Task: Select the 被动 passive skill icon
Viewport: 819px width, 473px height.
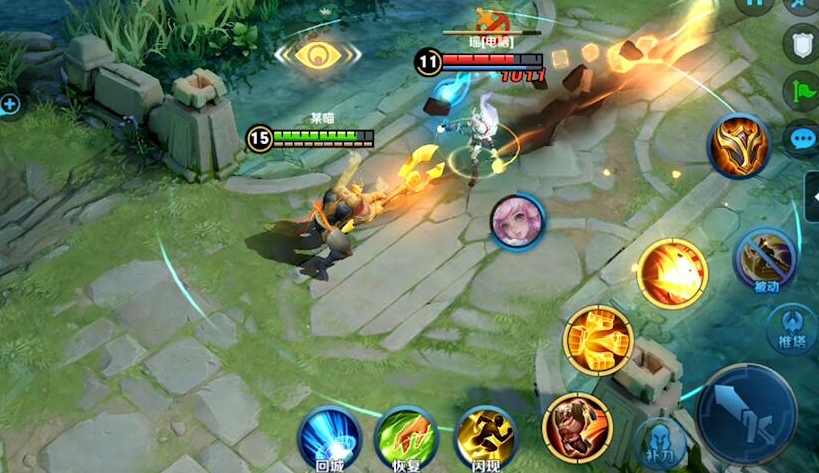Action: click(x=765, y=258)
